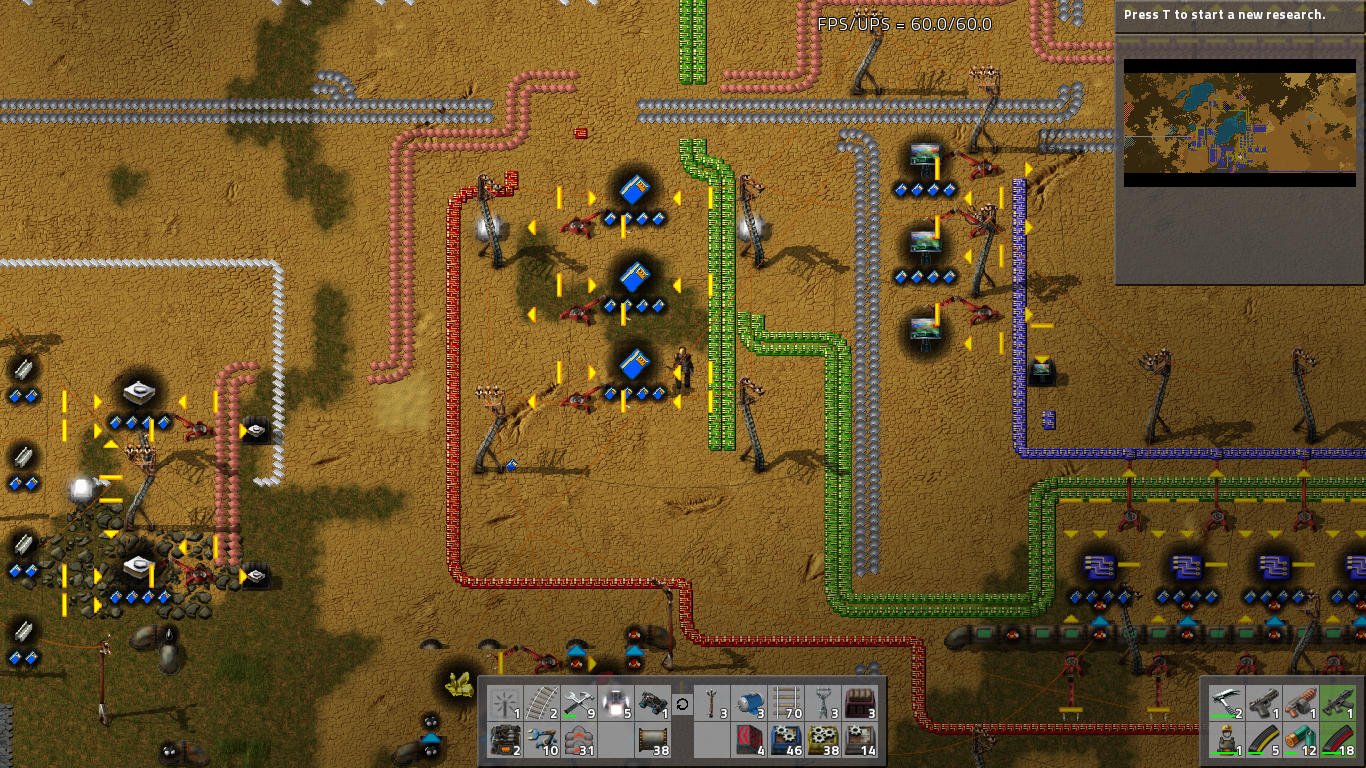
Task: Select the armor equipment slot
Action: pos(1227,739)
